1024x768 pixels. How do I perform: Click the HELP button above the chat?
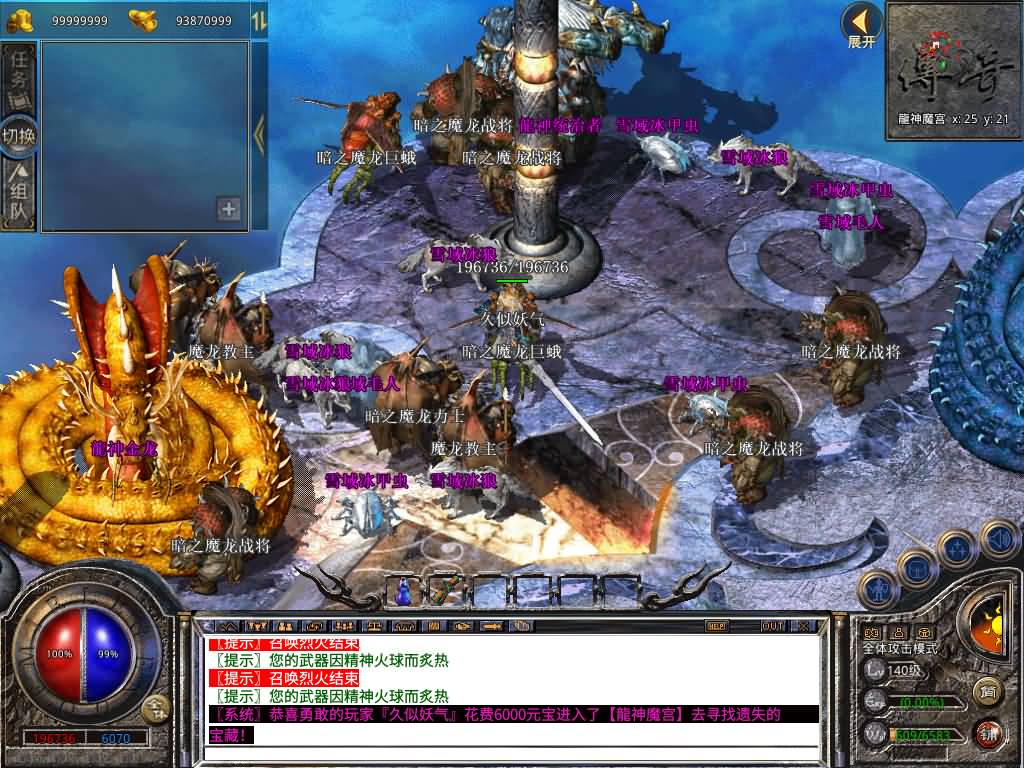pos(716,626)
